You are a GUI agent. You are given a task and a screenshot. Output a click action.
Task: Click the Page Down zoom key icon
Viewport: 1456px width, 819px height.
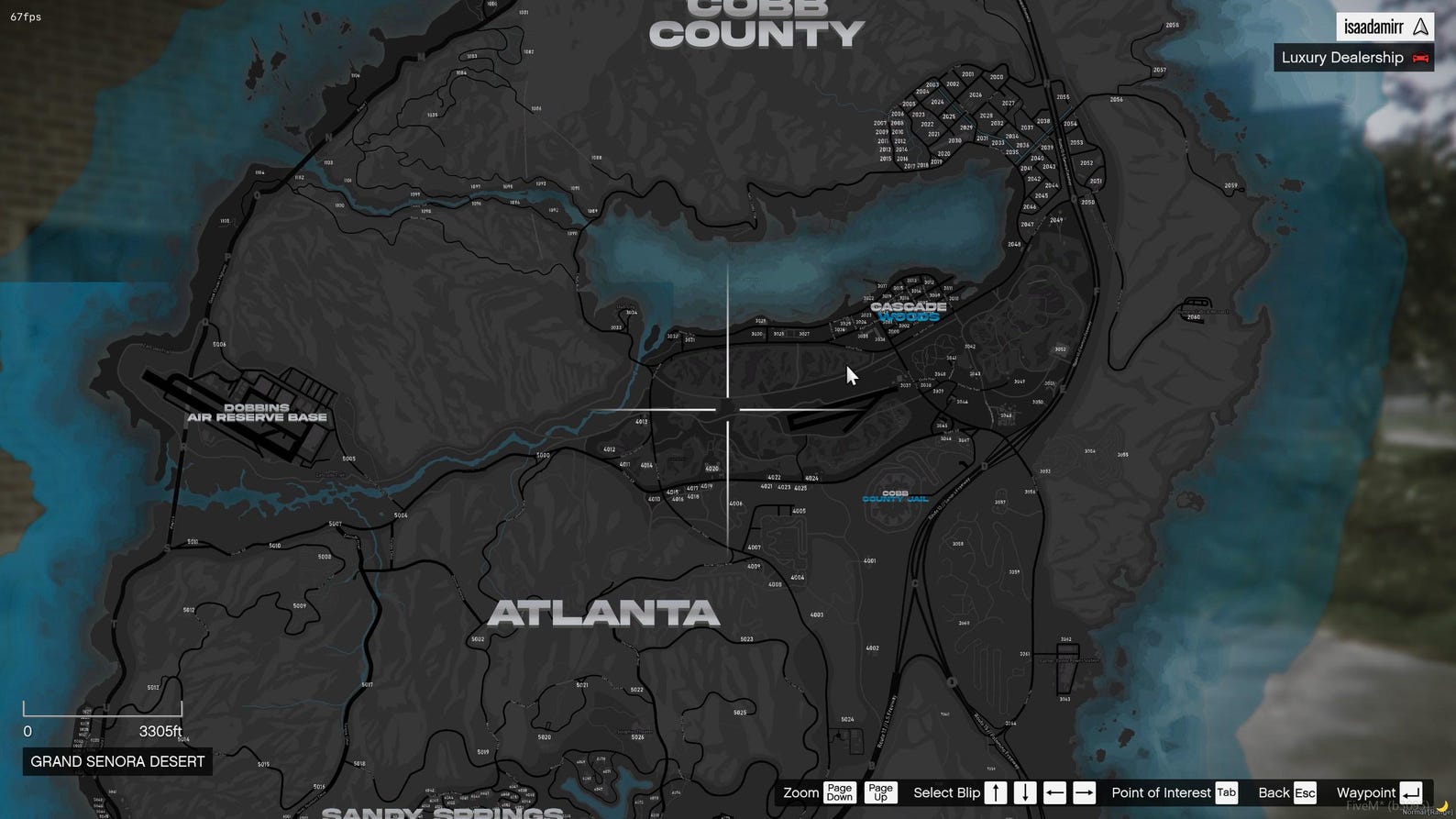coord(838,792)
